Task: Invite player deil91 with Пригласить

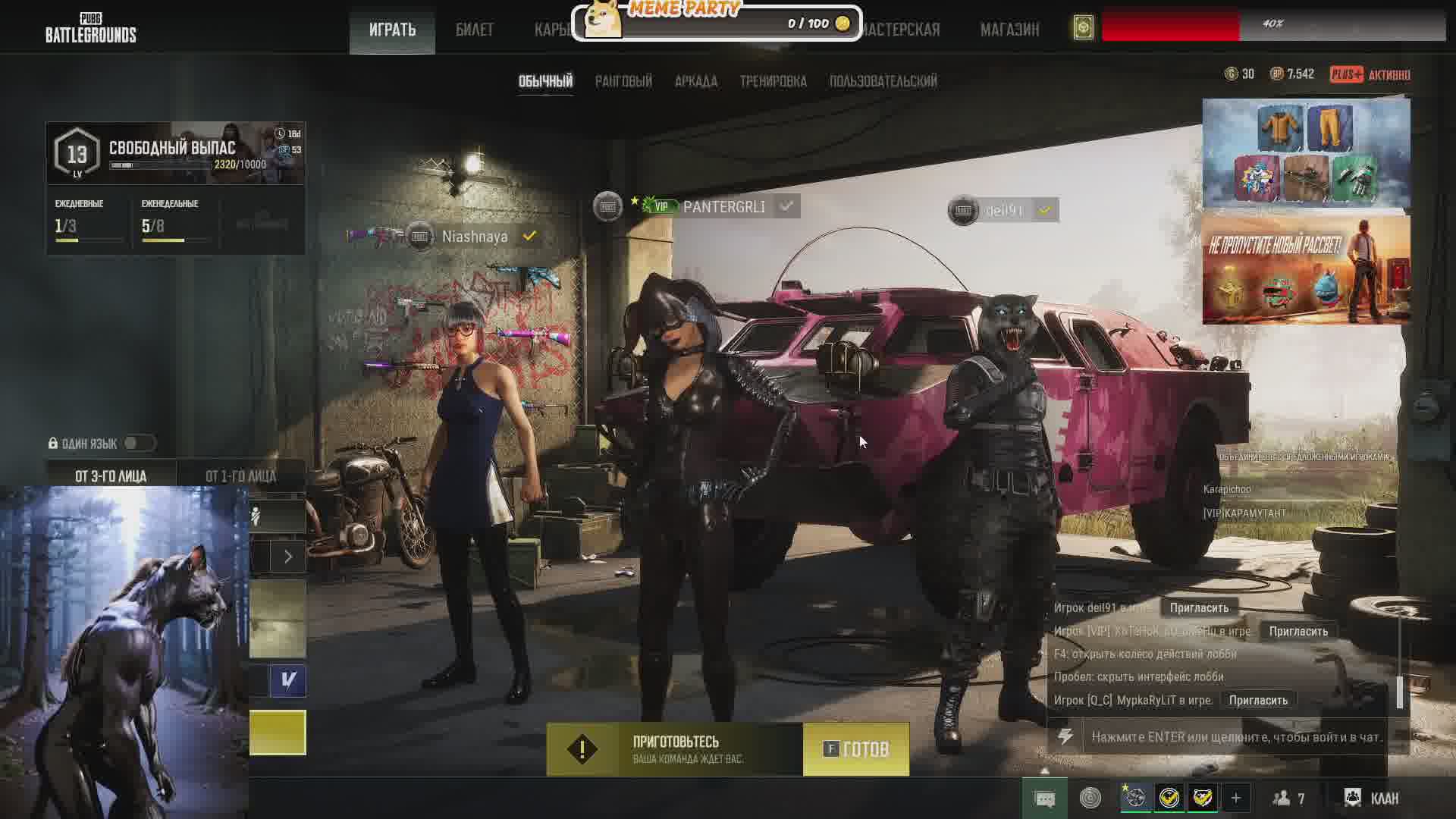Action: point(1198,607)
